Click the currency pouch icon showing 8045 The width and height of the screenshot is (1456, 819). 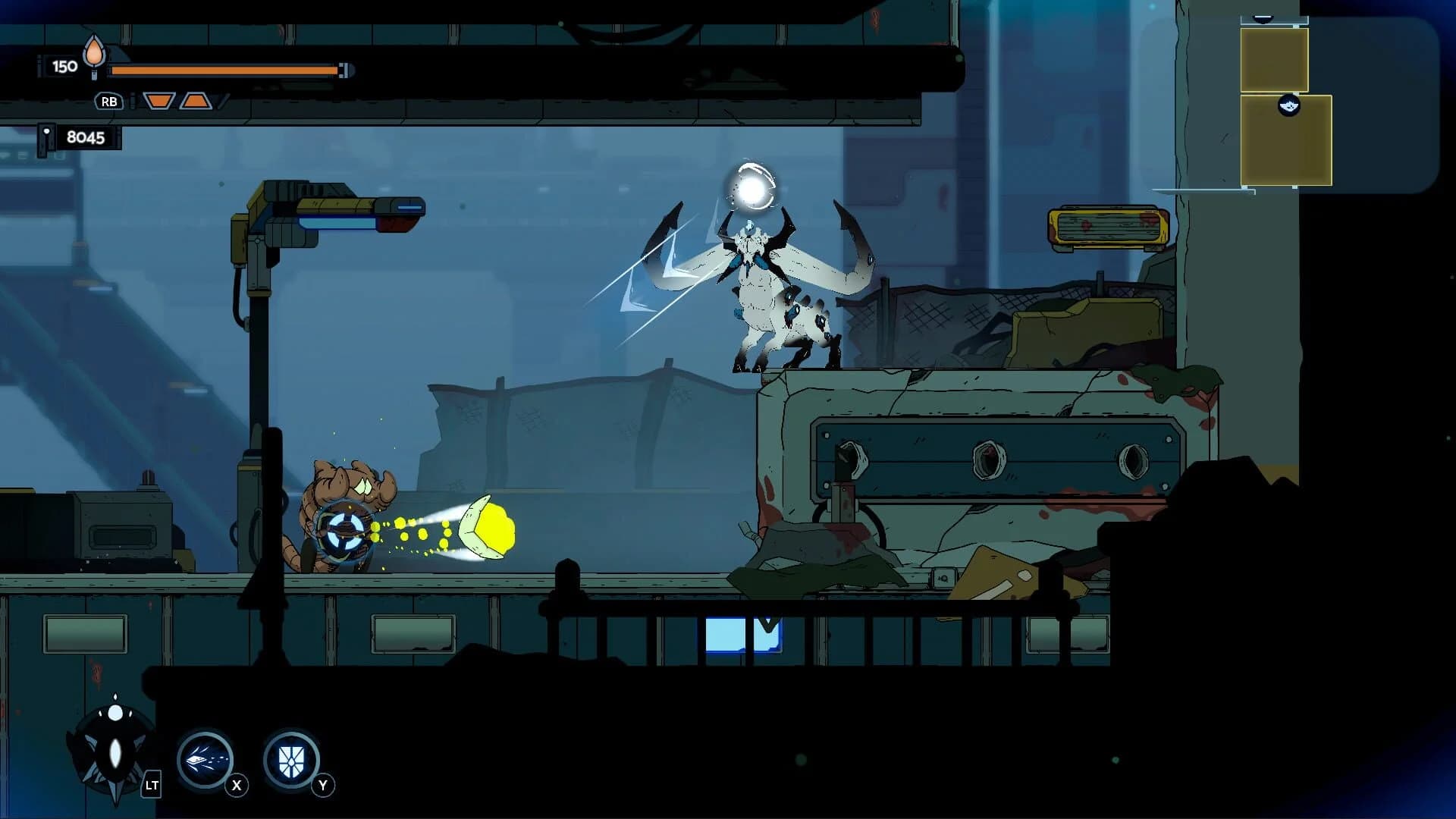[x=47, y=137]
